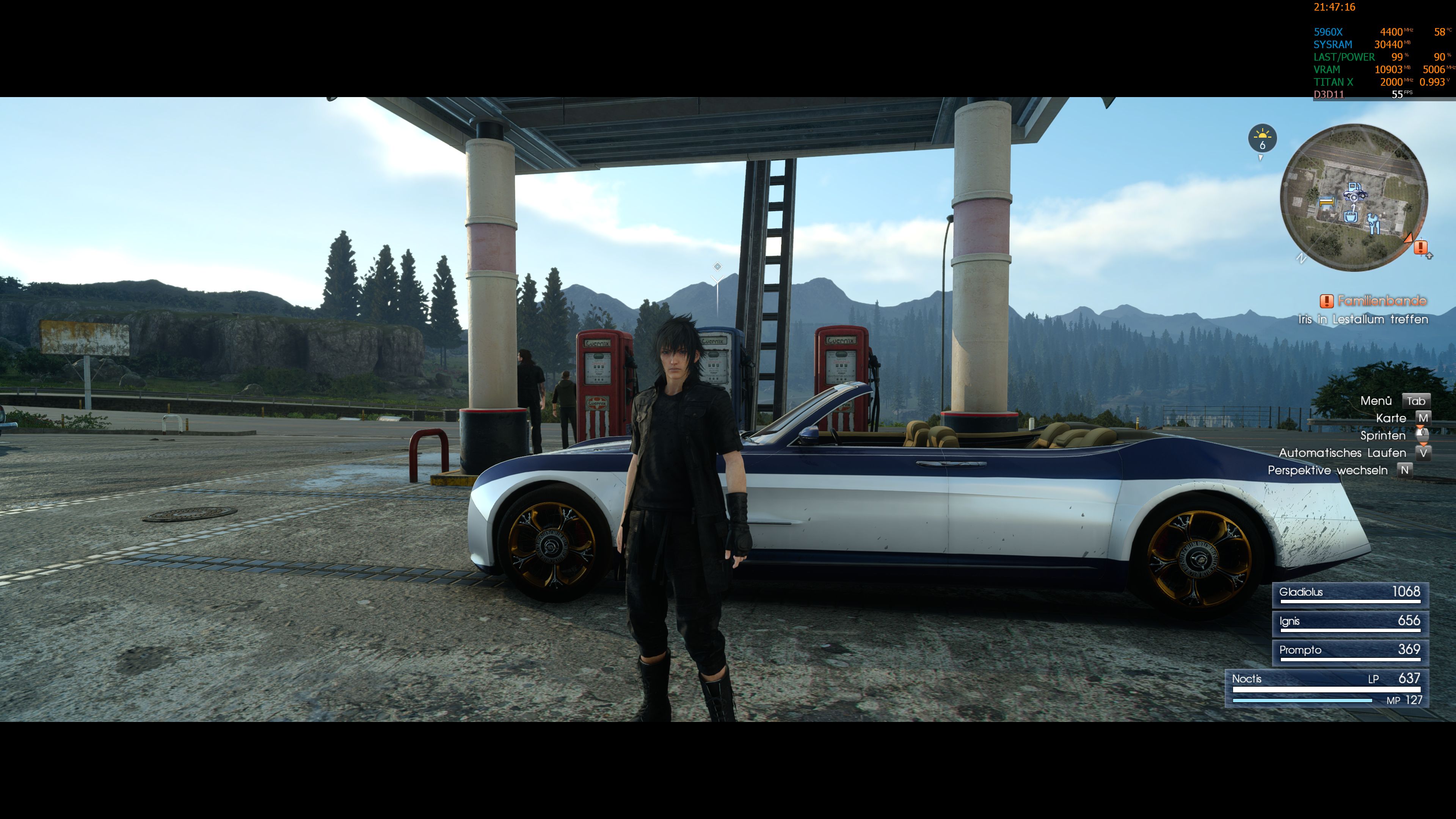
Task: Click the orange quest marker on the minimap edge
Action: 1409,239
